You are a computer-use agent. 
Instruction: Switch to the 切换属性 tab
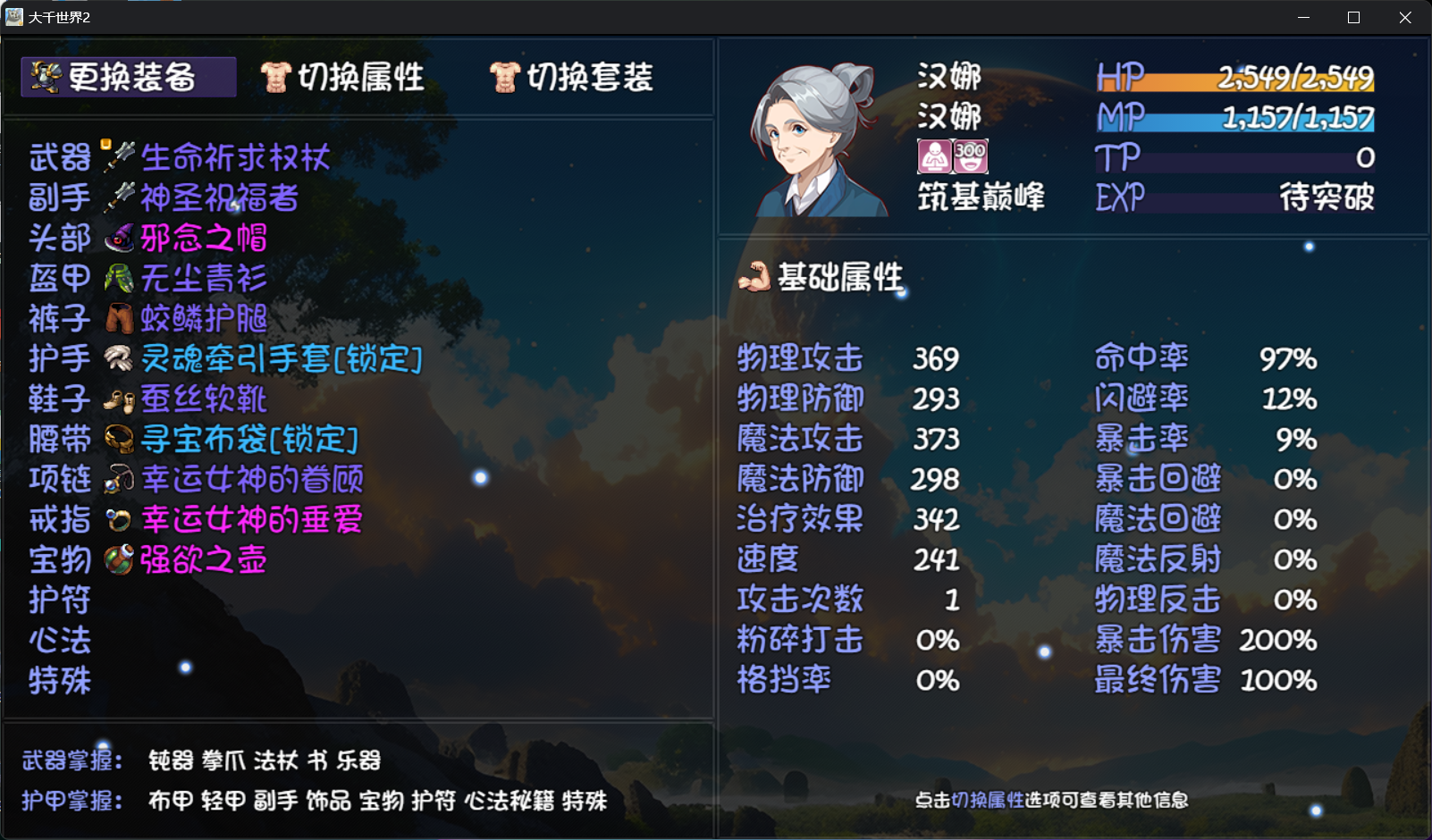point(344,77)
